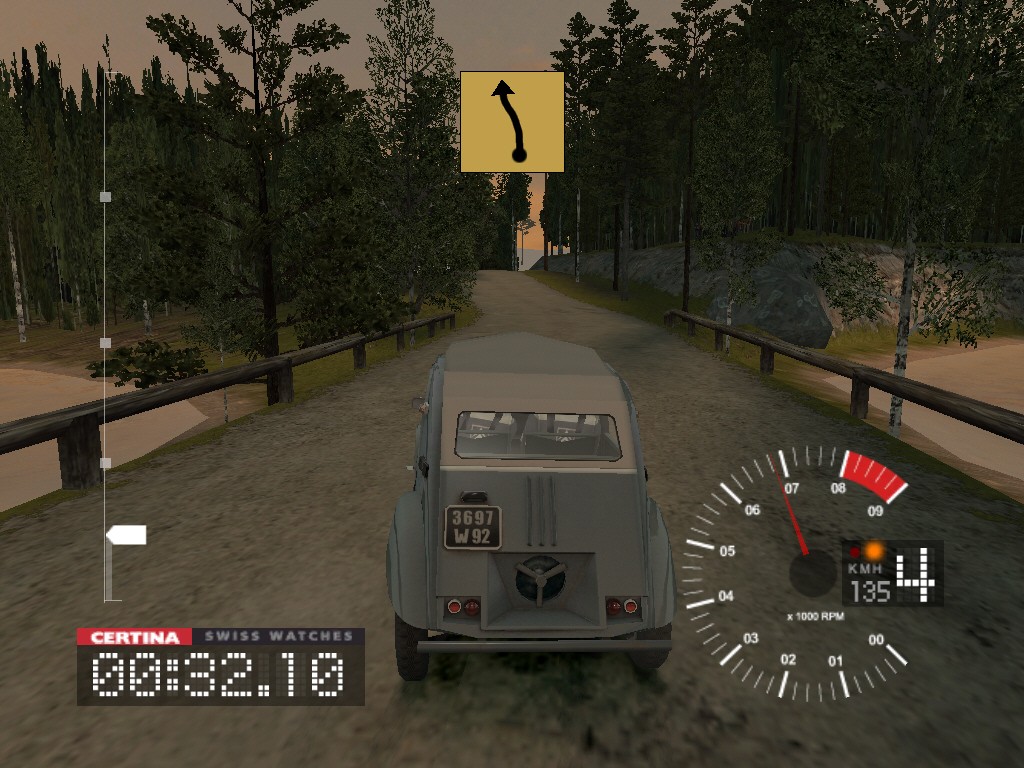Click the yellow pace note turn sign
The width and height of the screenshot is (1024, 768).
pyautogui.click(x=512, y=122)
